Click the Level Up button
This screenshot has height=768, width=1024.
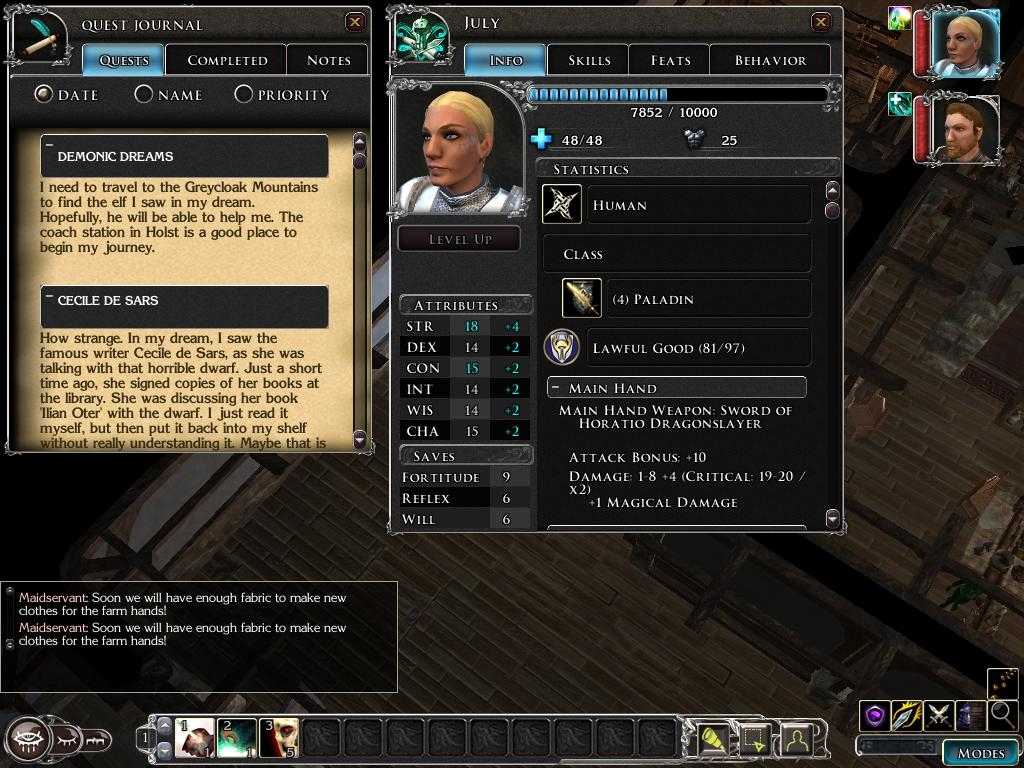tap(460, 239)
